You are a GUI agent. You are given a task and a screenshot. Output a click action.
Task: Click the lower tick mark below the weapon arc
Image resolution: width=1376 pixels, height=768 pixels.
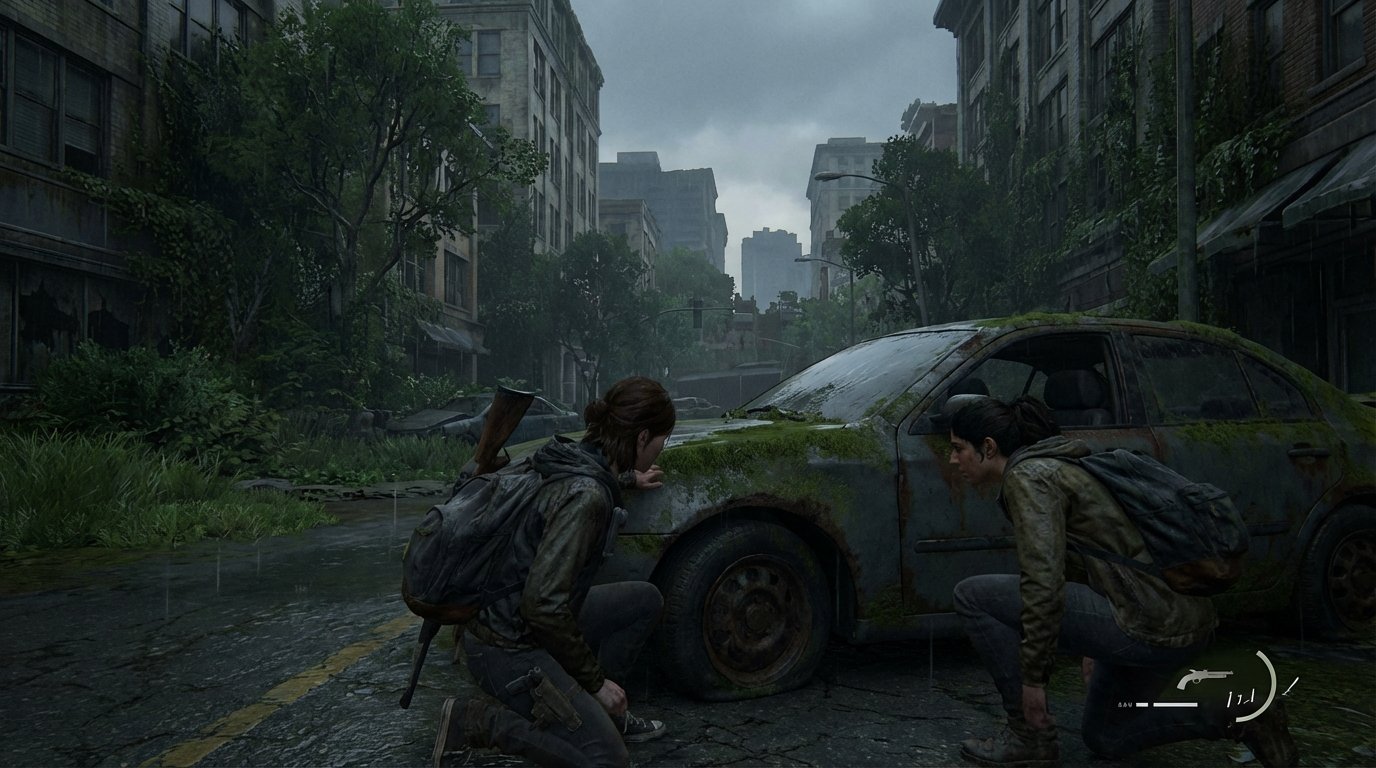pos(1229,723)
